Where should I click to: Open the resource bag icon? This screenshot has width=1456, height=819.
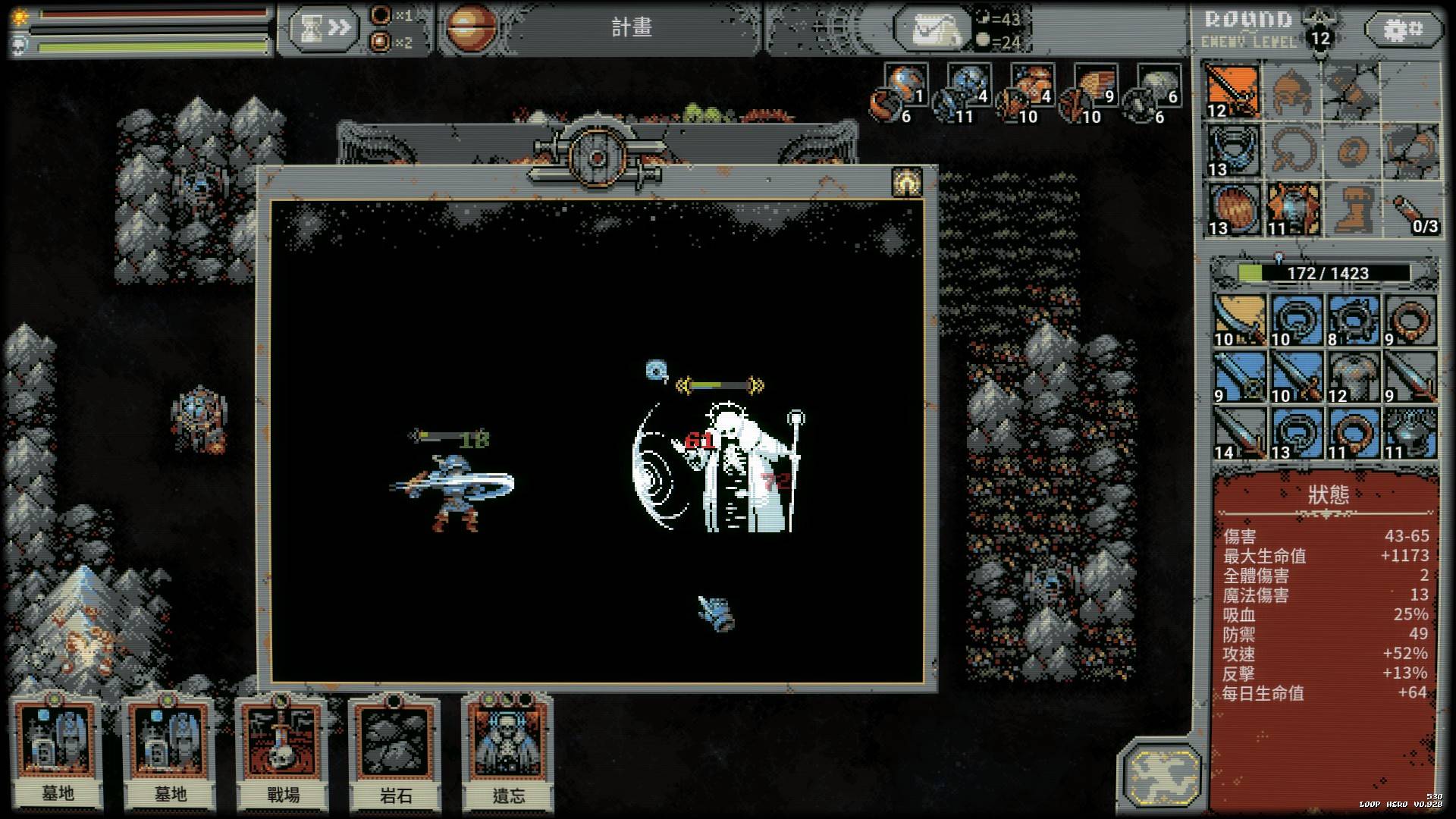pos(933,30)
